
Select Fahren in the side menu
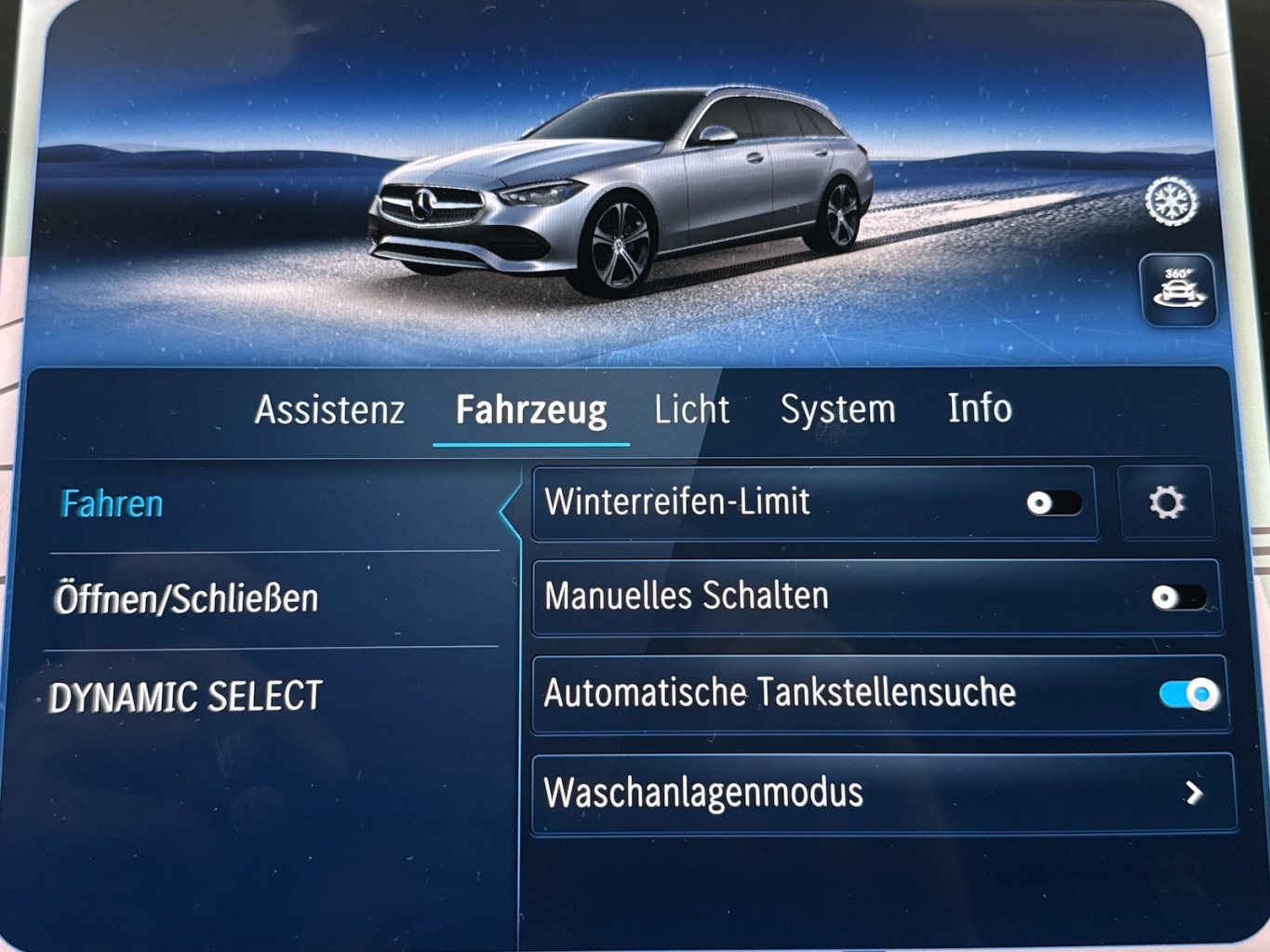coord(113,504)
